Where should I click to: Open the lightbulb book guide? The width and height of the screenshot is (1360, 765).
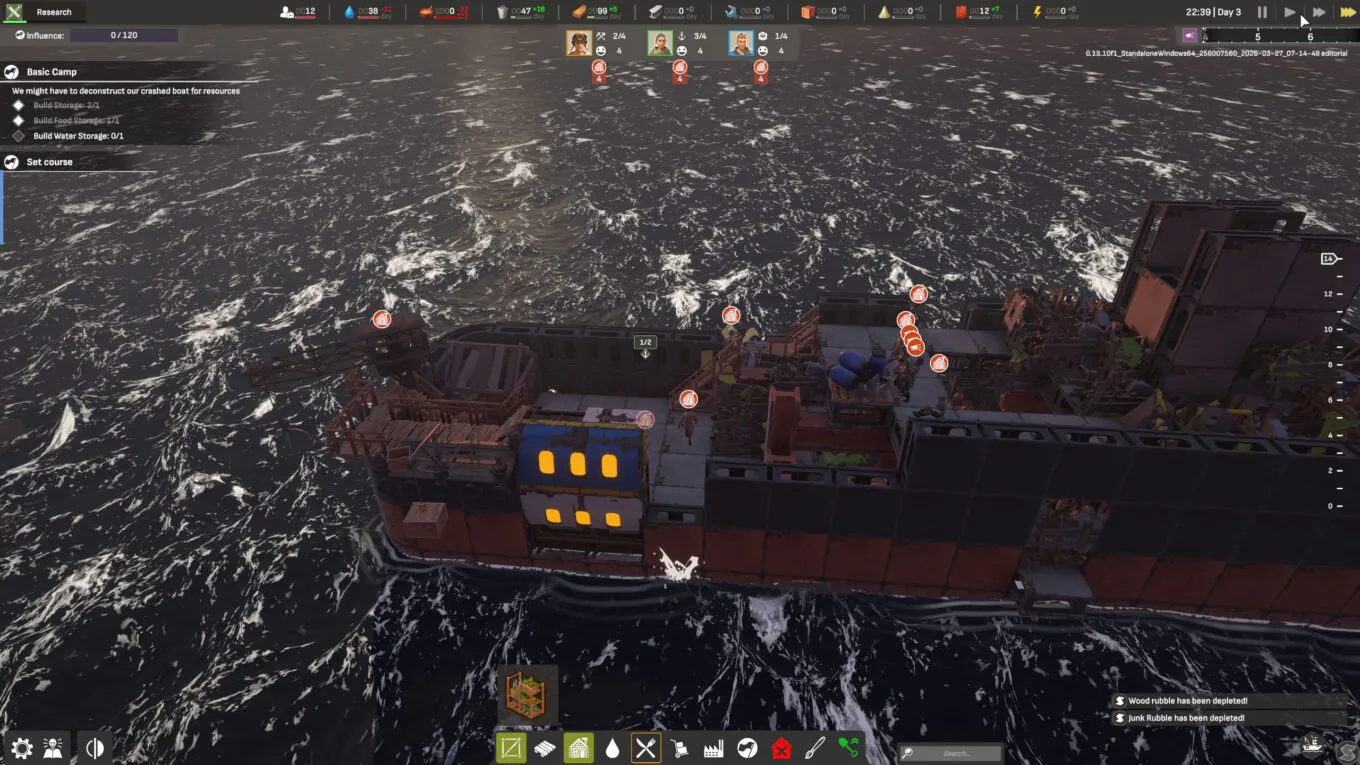(x=54, y=748)
